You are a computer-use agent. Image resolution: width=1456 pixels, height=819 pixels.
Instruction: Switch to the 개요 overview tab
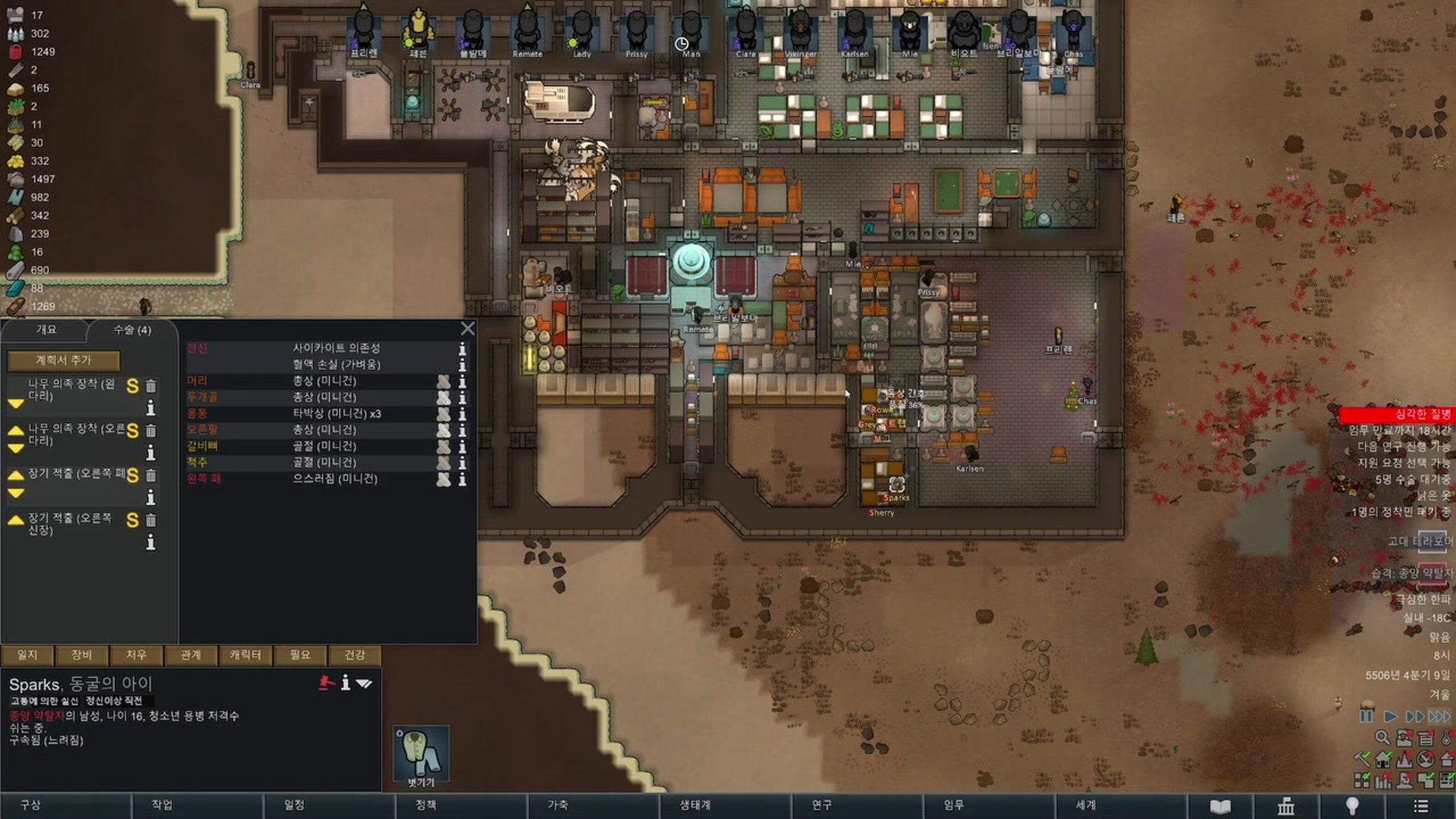46,330
